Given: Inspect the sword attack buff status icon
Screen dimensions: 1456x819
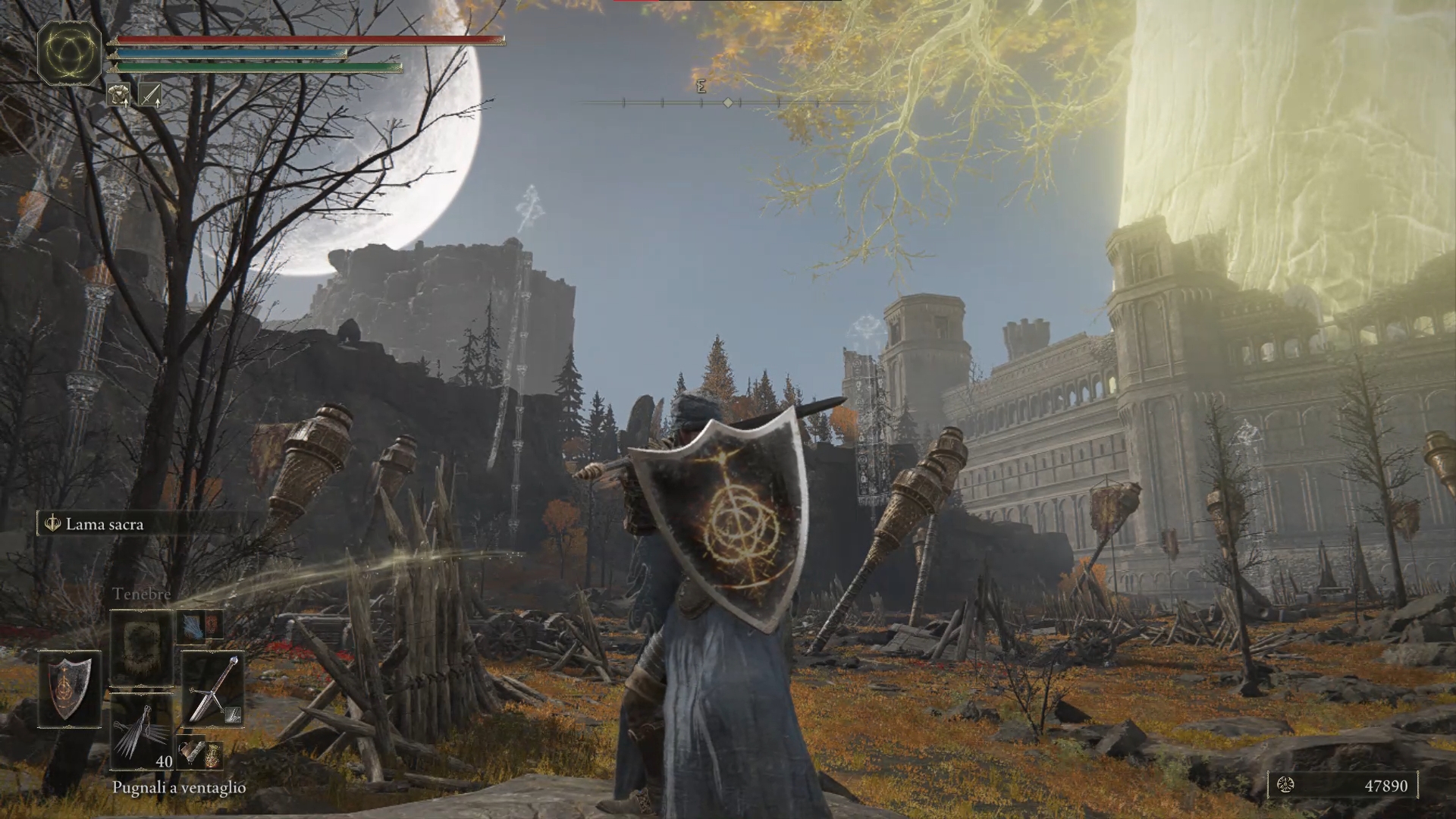Looking at the screenshot, I should click(149, 95).
